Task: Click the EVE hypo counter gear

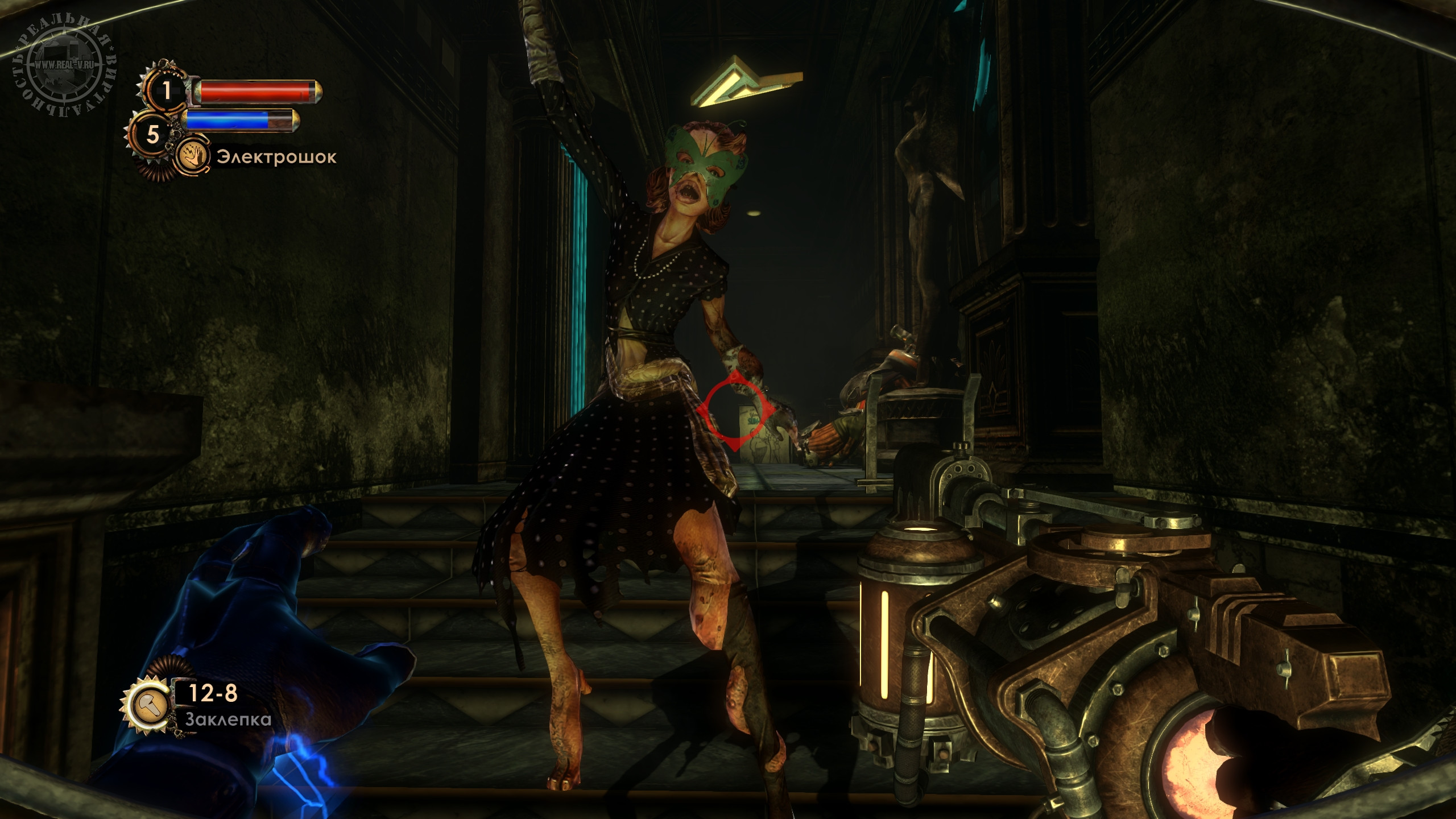Action: coord(153,135)
